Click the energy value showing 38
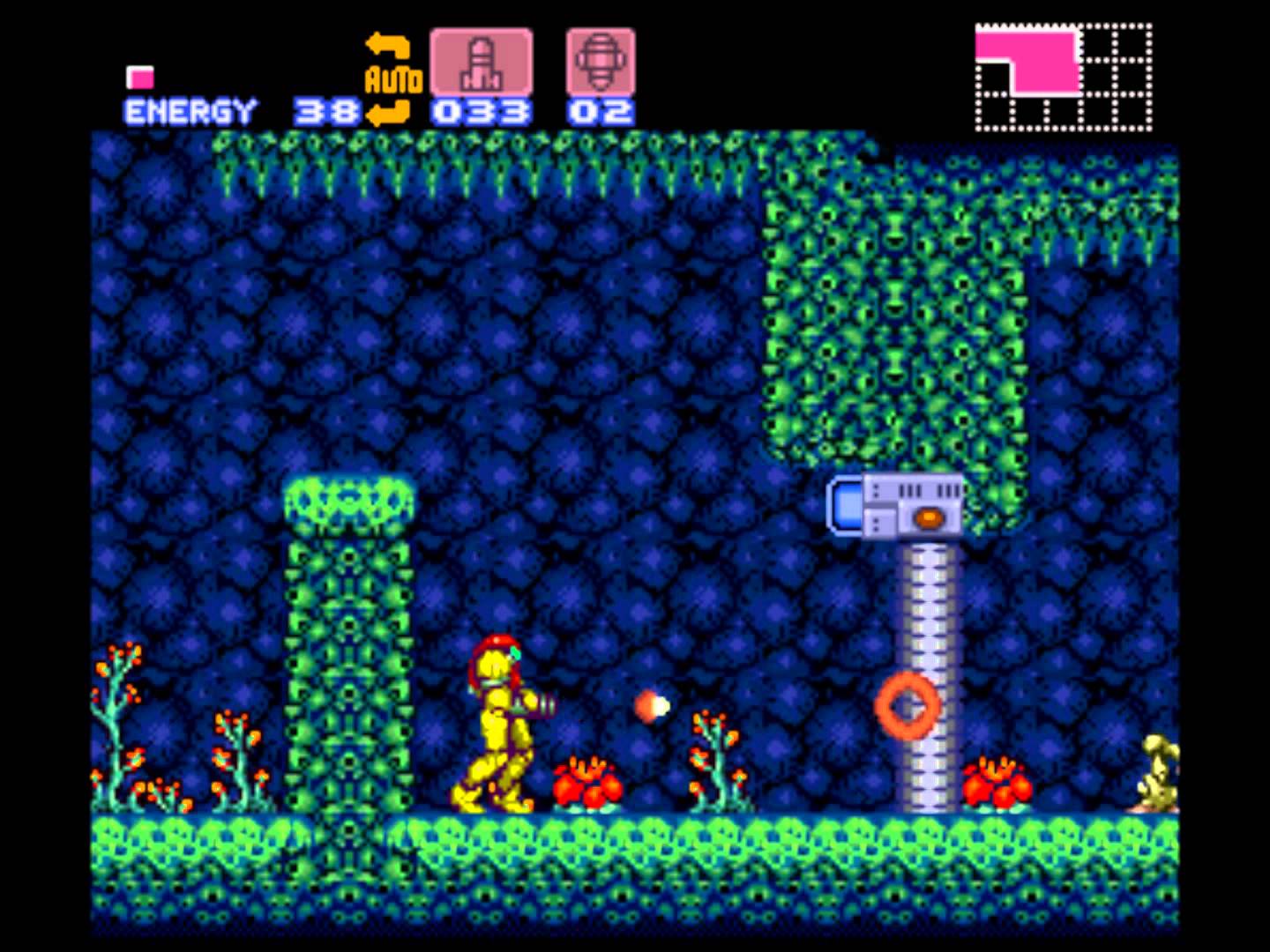Image resolution: width=1270 pixels, height=952 pixels. coord(326,110)
